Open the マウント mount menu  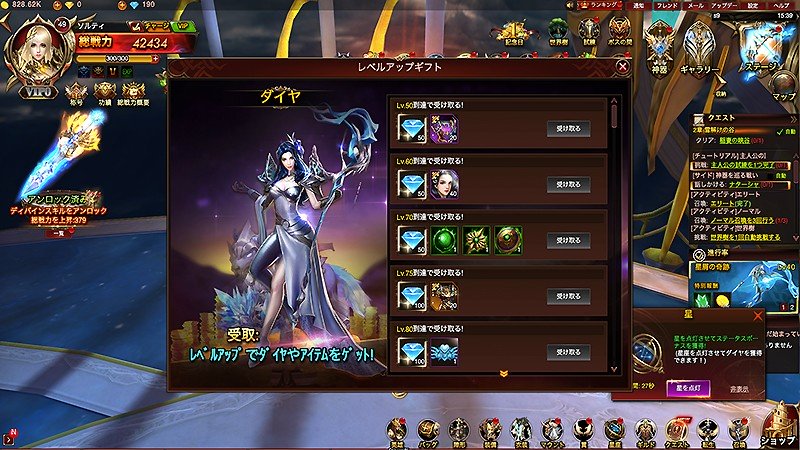pos(551,431)
